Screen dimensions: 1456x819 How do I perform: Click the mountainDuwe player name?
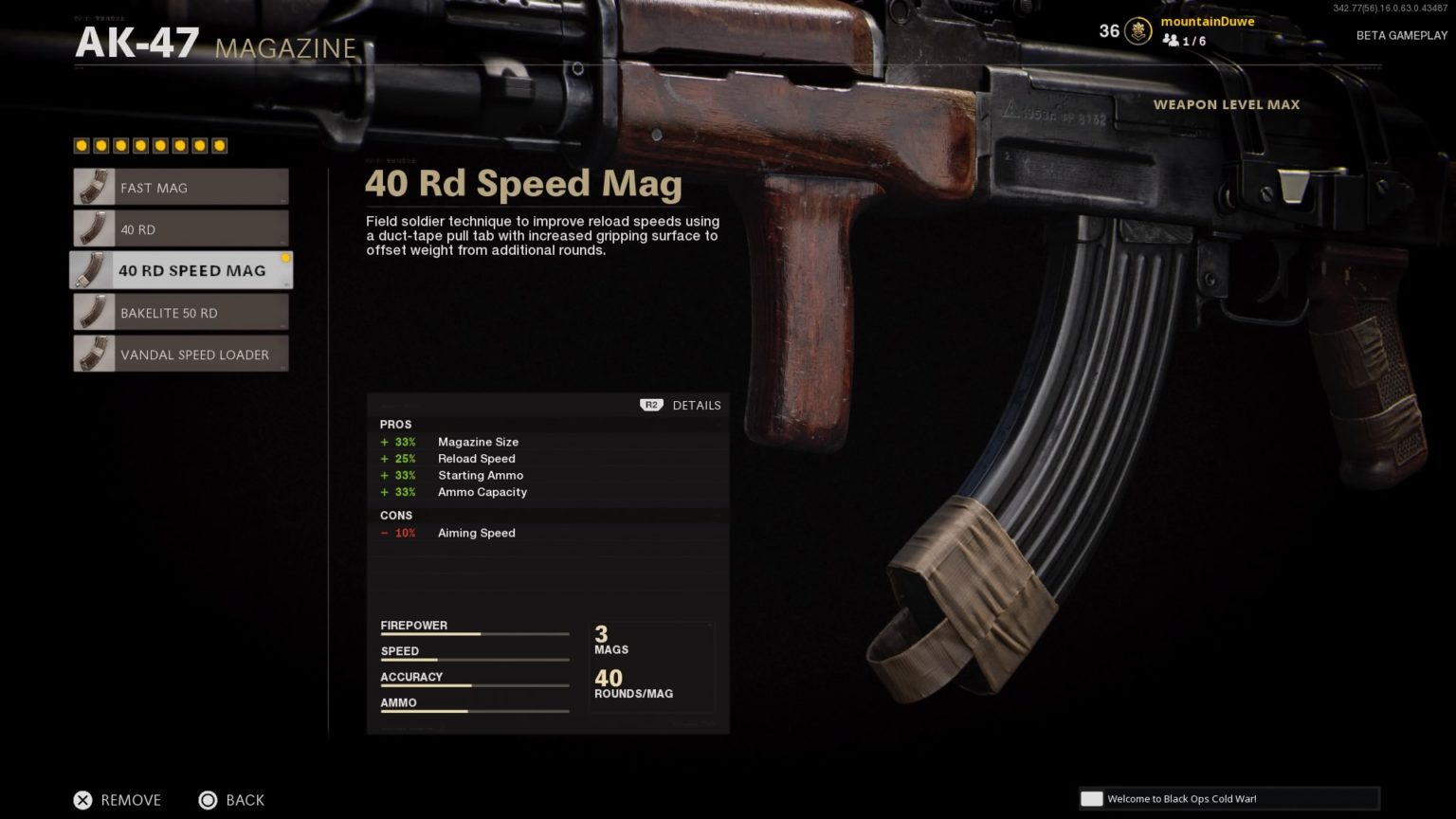tap(1208, 21)
